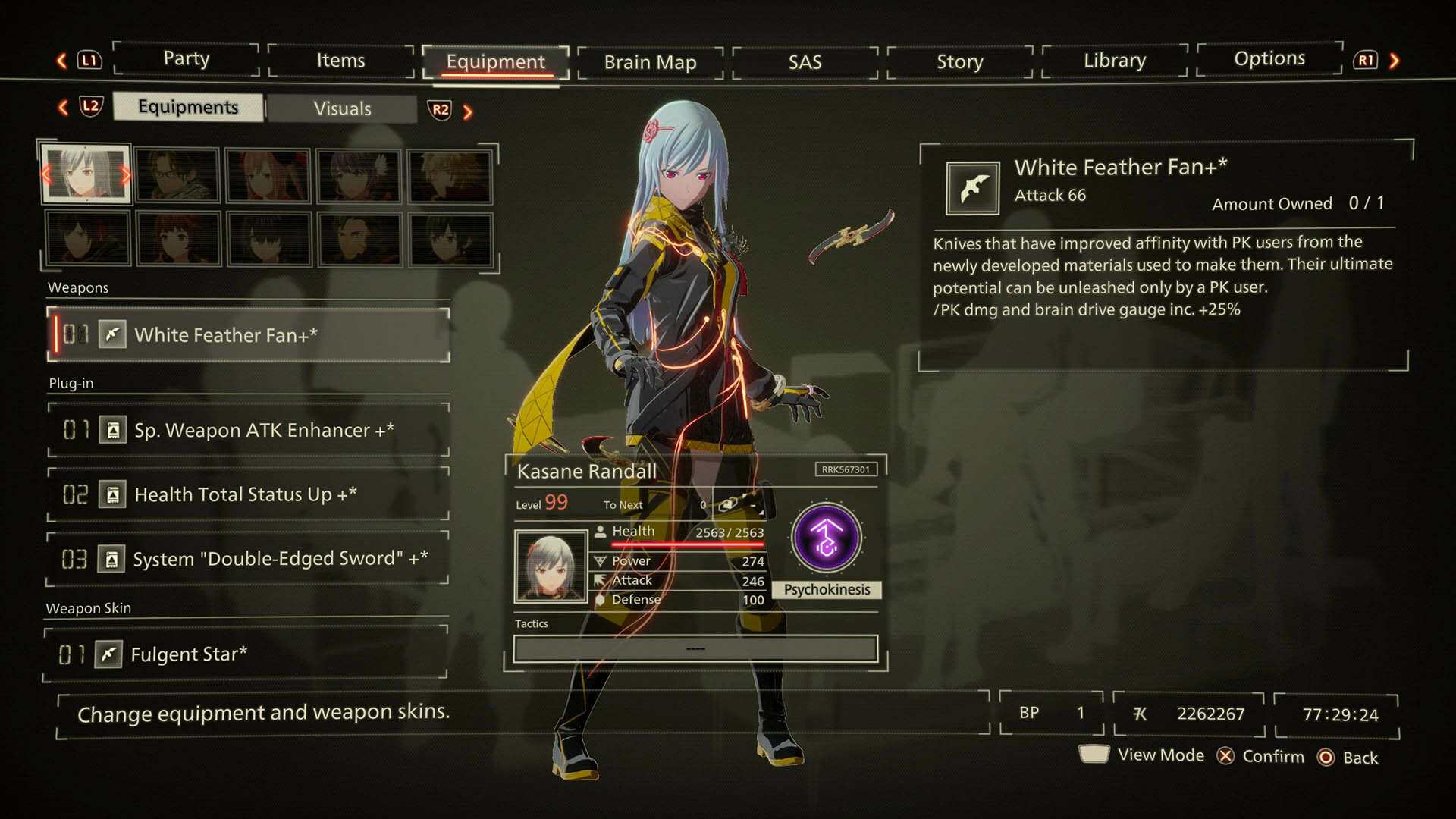
Task: Select the portrait with white feather hairpiece
Action: (359, 176)
